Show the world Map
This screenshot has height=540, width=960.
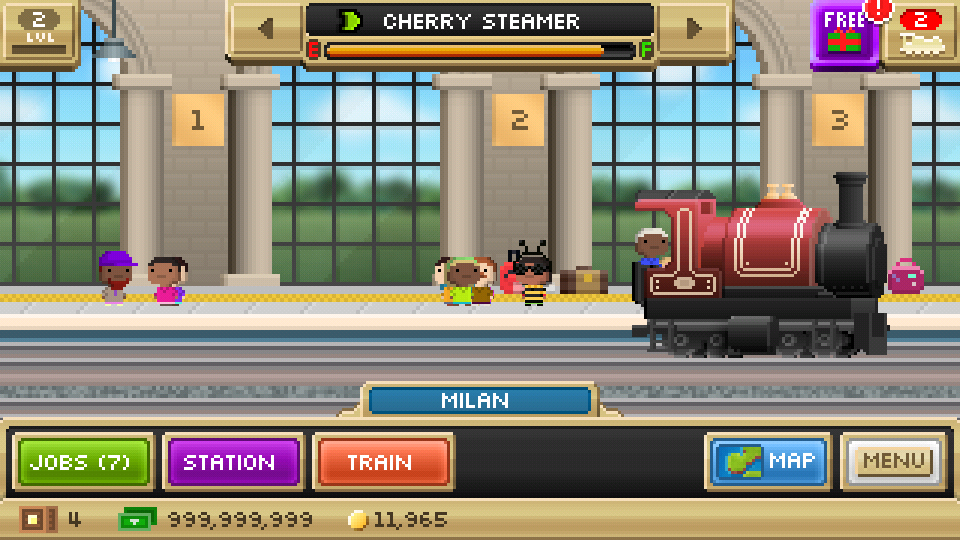tap(768, 462)
